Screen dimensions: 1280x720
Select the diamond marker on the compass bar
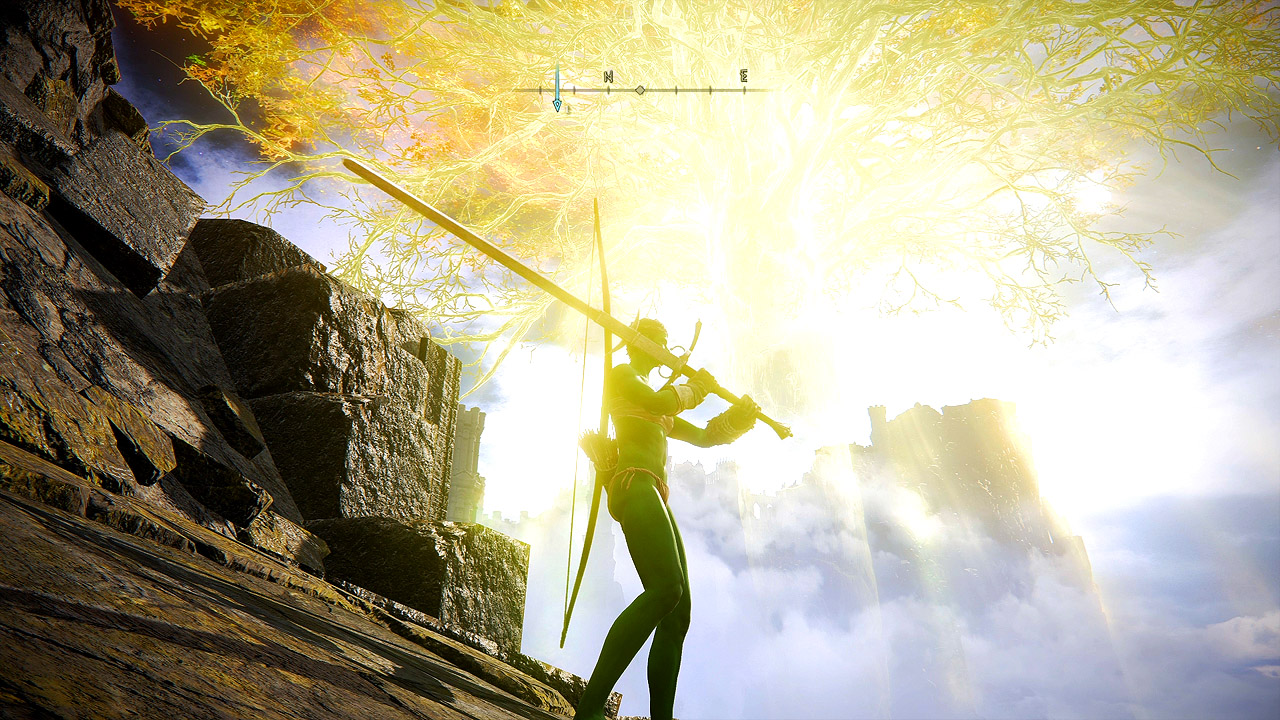pyautogui.click(x=640, y=90)
